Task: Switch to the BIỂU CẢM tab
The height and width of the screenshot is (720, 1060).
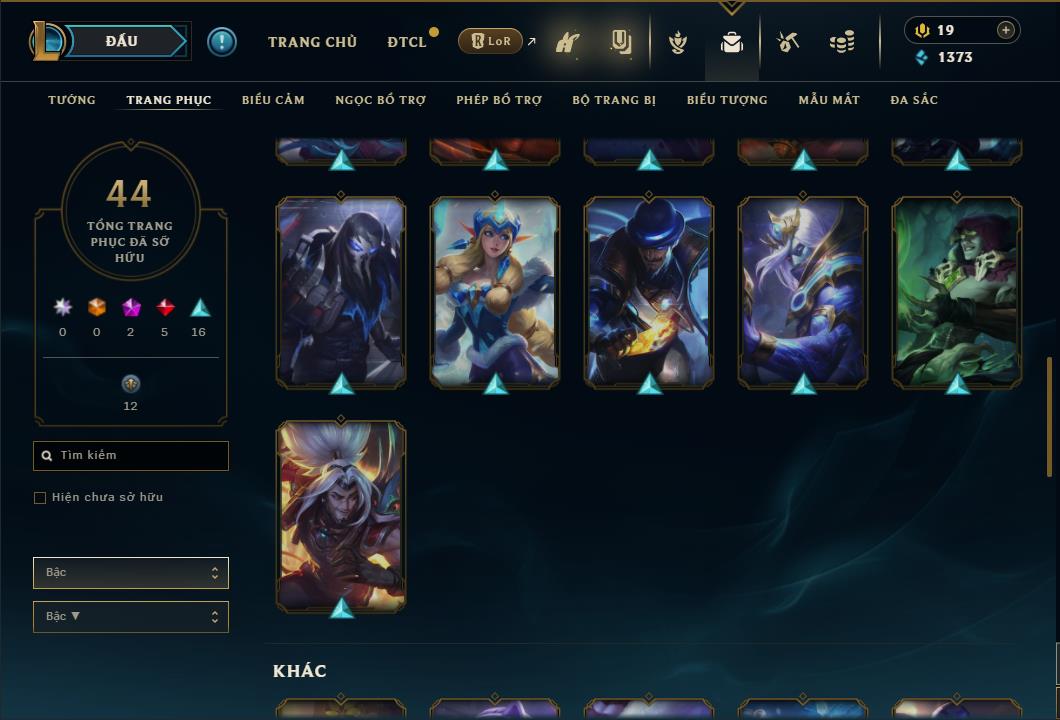Action: (x=273, y=100)
